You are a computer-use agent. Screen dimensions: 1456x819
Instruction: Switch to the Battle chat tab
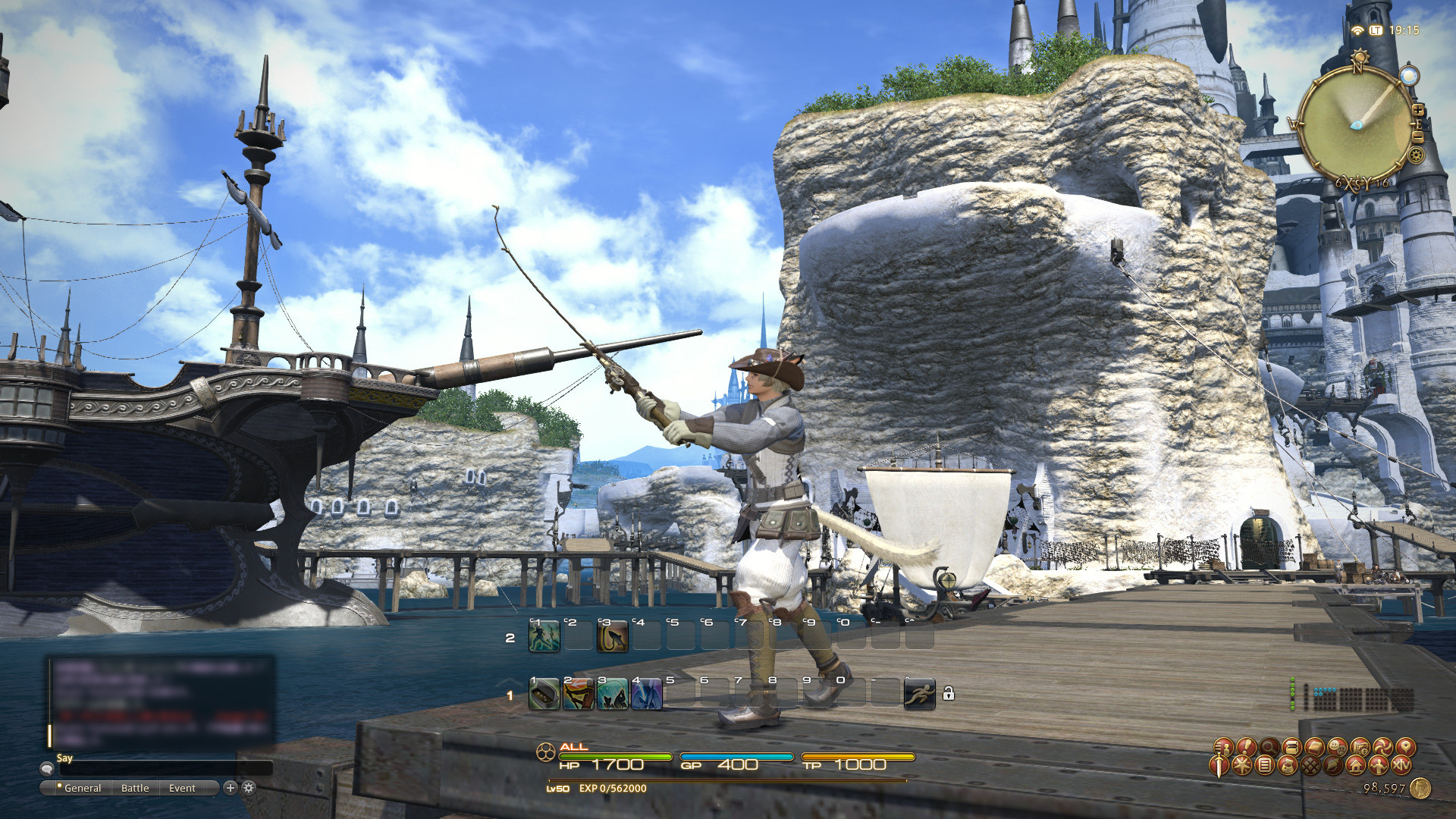135,788
